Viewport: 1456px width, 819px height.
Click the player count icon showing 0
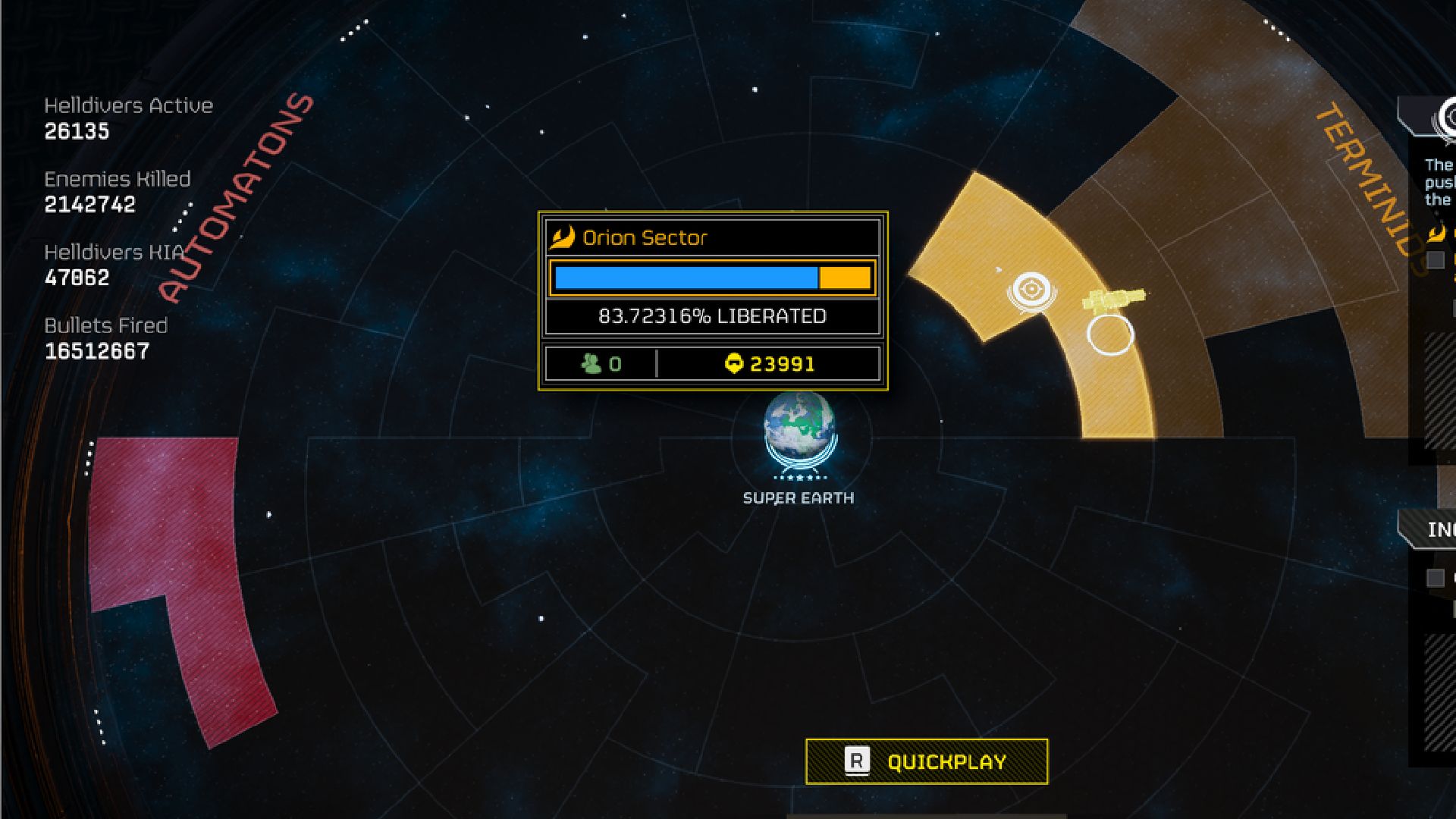click(x=590, y=363)
